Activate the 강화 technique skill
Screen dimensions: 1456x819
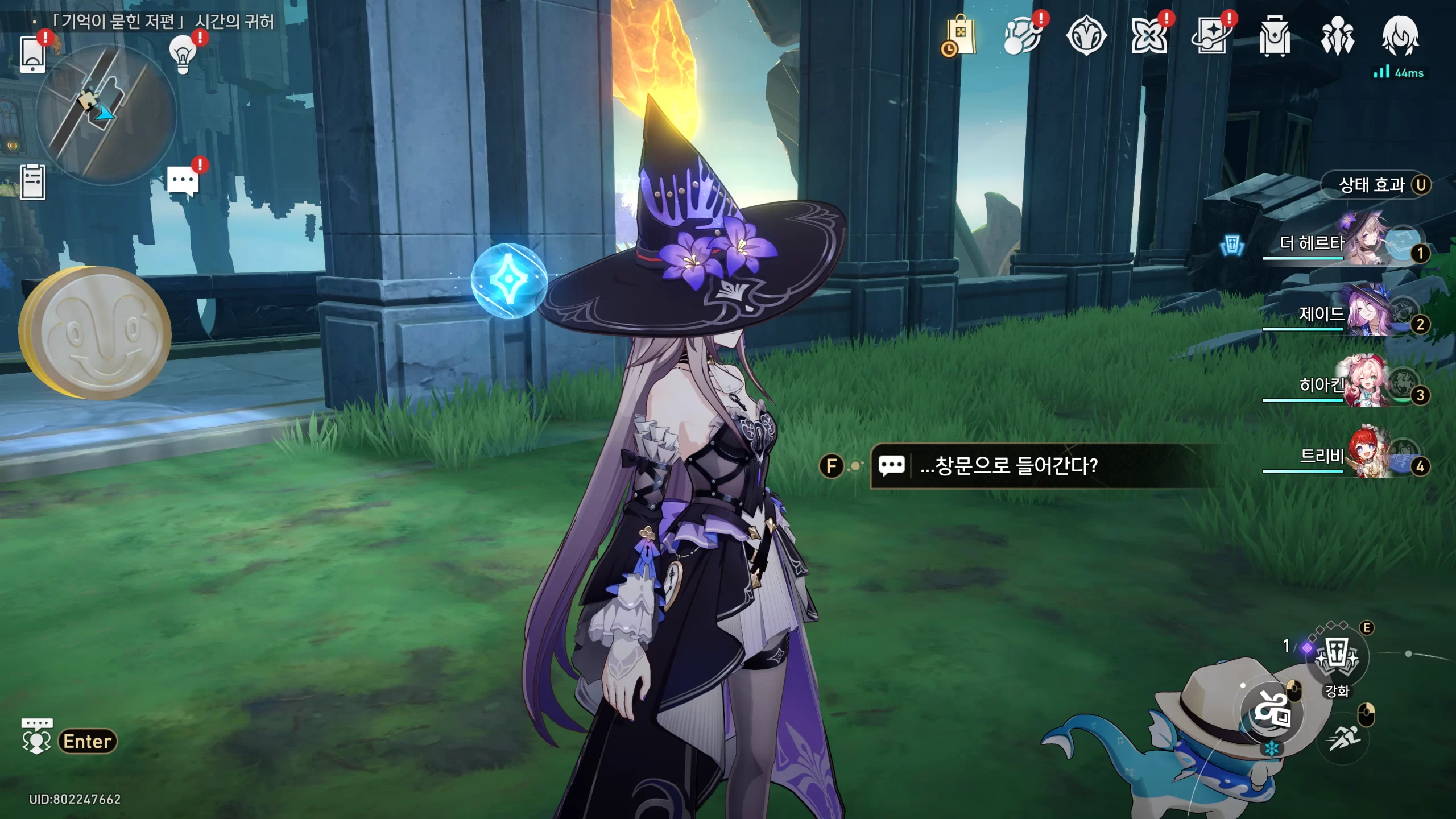[x=1337, y=659]
